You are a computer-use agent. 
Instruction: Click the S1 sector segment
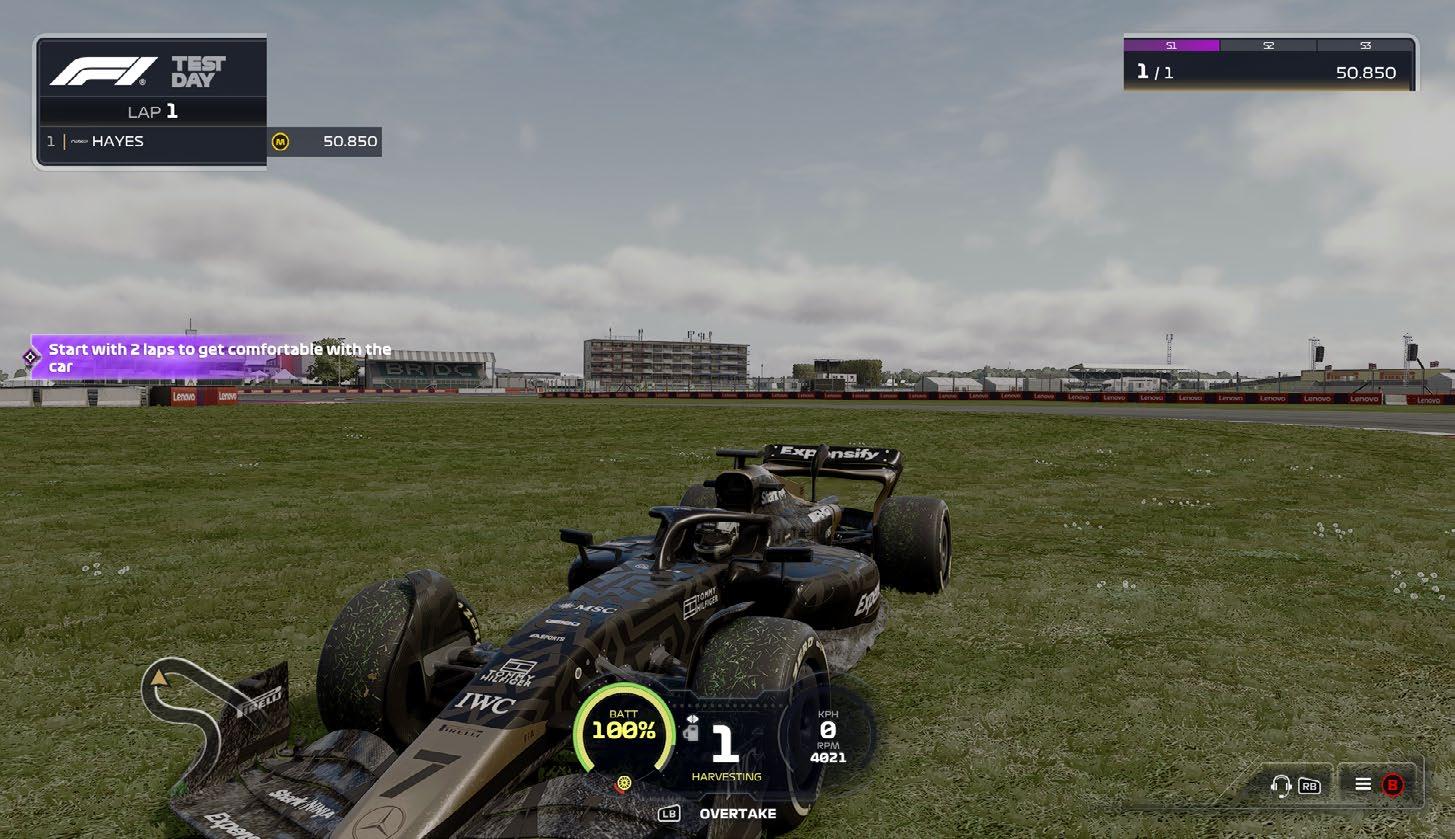coord(1171,46)
